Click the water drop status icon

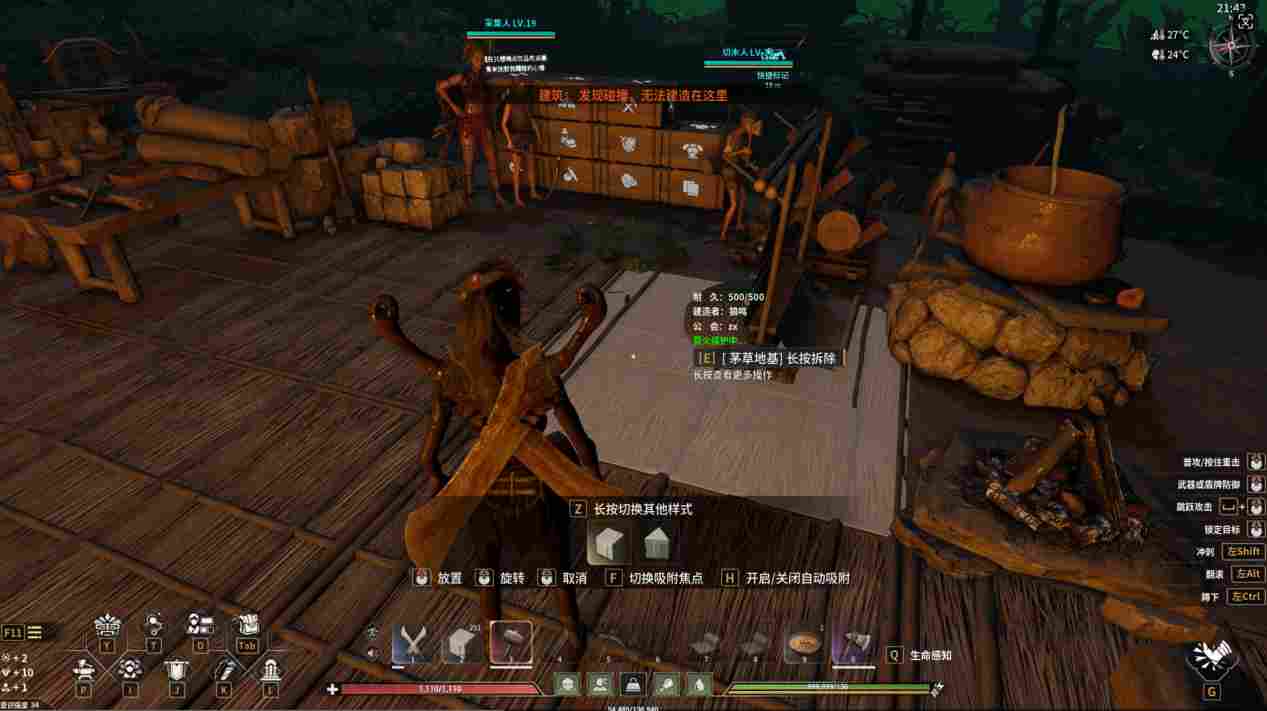(699, 685)
